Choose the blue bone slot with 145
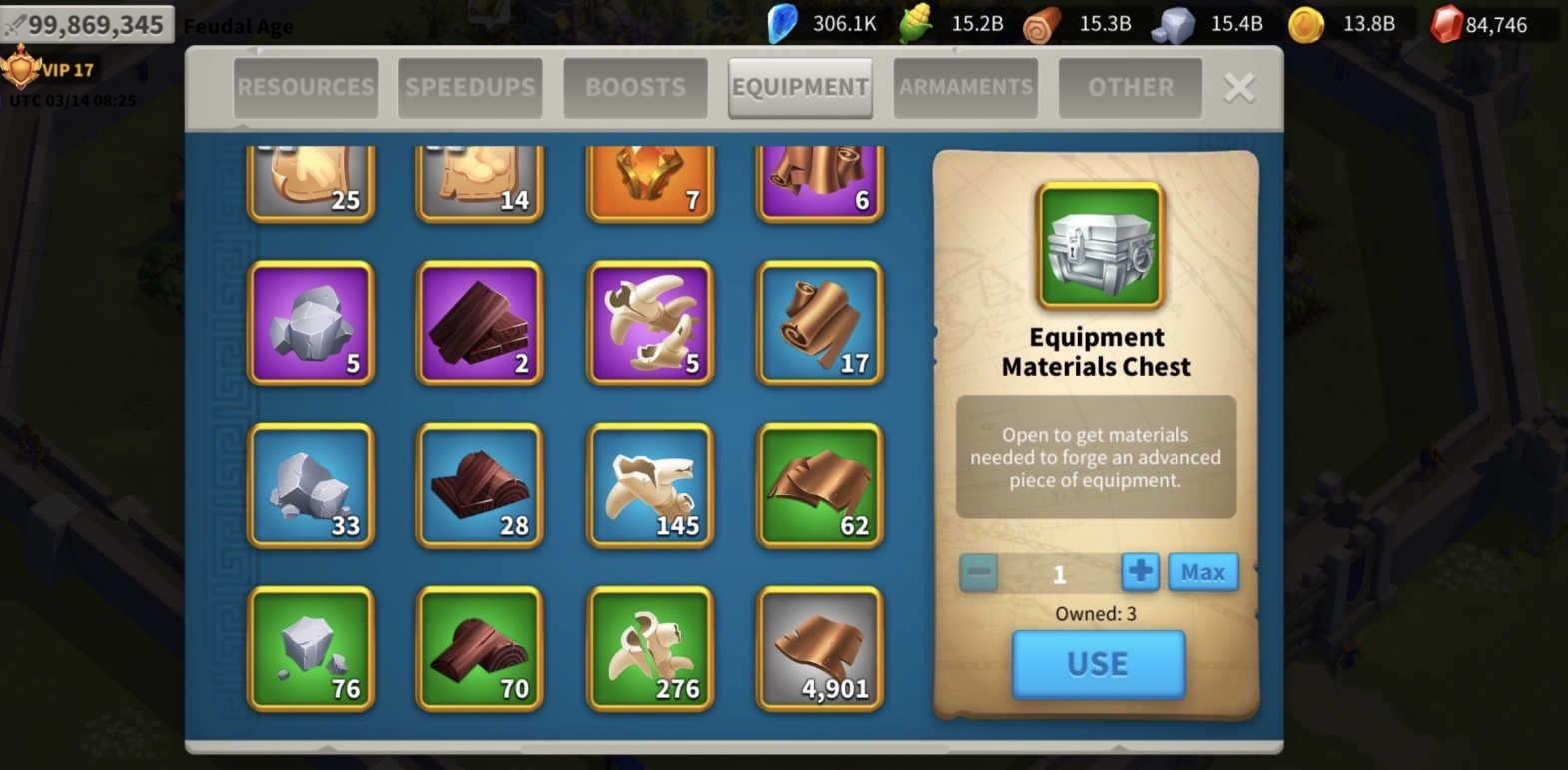The width and height of the screenshot is (1568, 770). [650, 486]
